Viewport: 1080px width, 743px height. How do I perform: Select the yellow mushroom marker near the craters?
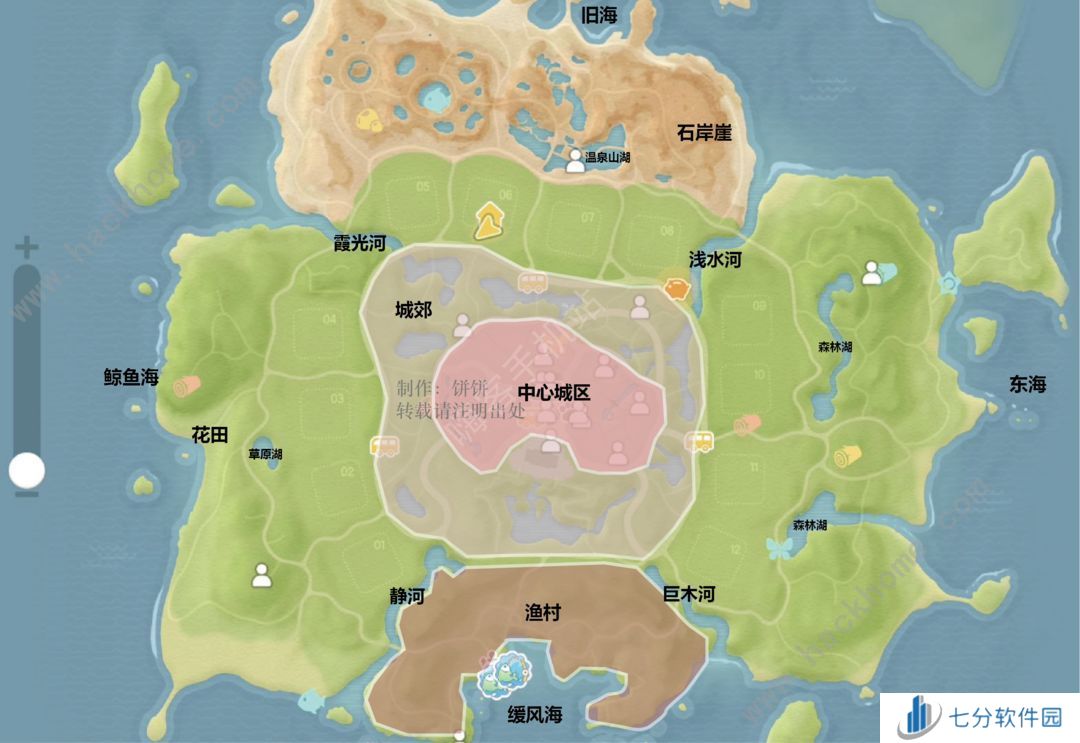368,118
